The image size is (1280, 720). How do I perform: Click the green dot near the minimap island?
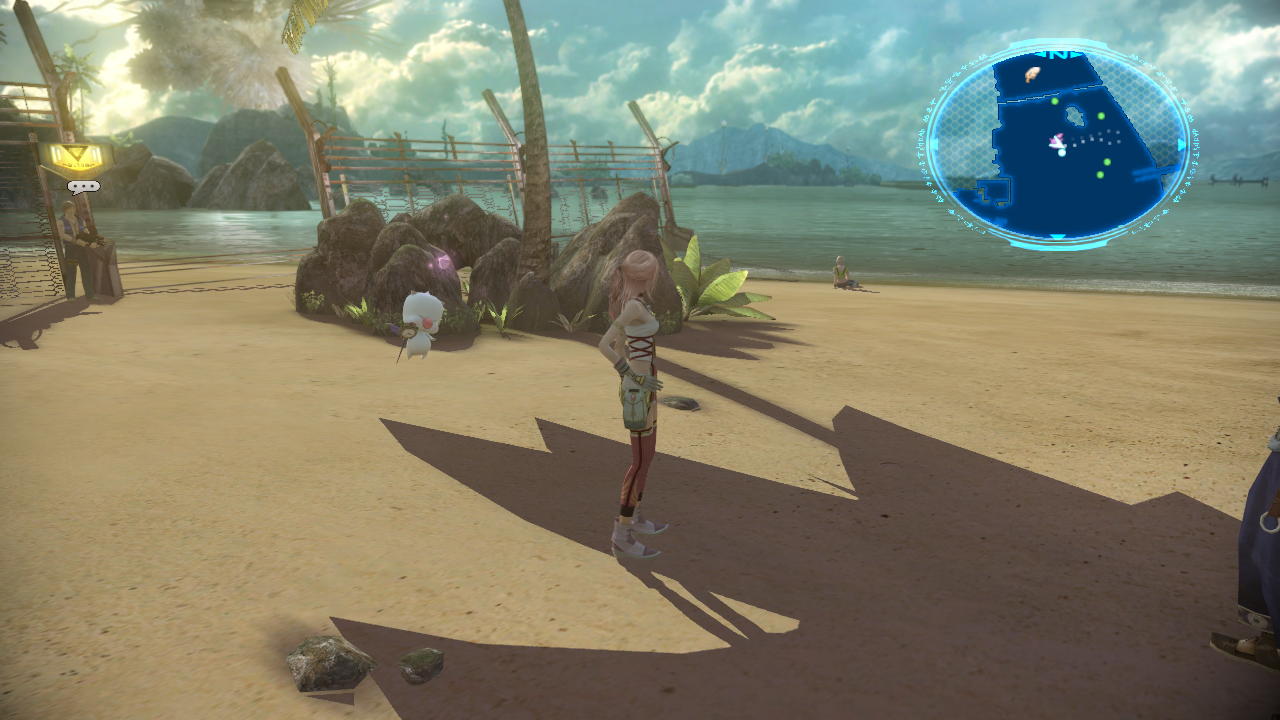pos(1100,115)
